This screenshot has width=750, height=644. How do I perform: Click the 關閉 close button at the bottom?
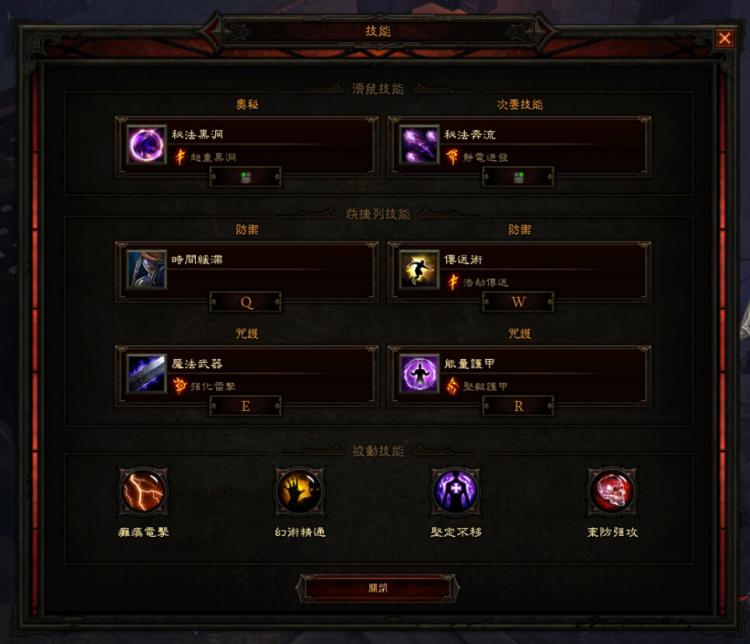pos(377,588)
